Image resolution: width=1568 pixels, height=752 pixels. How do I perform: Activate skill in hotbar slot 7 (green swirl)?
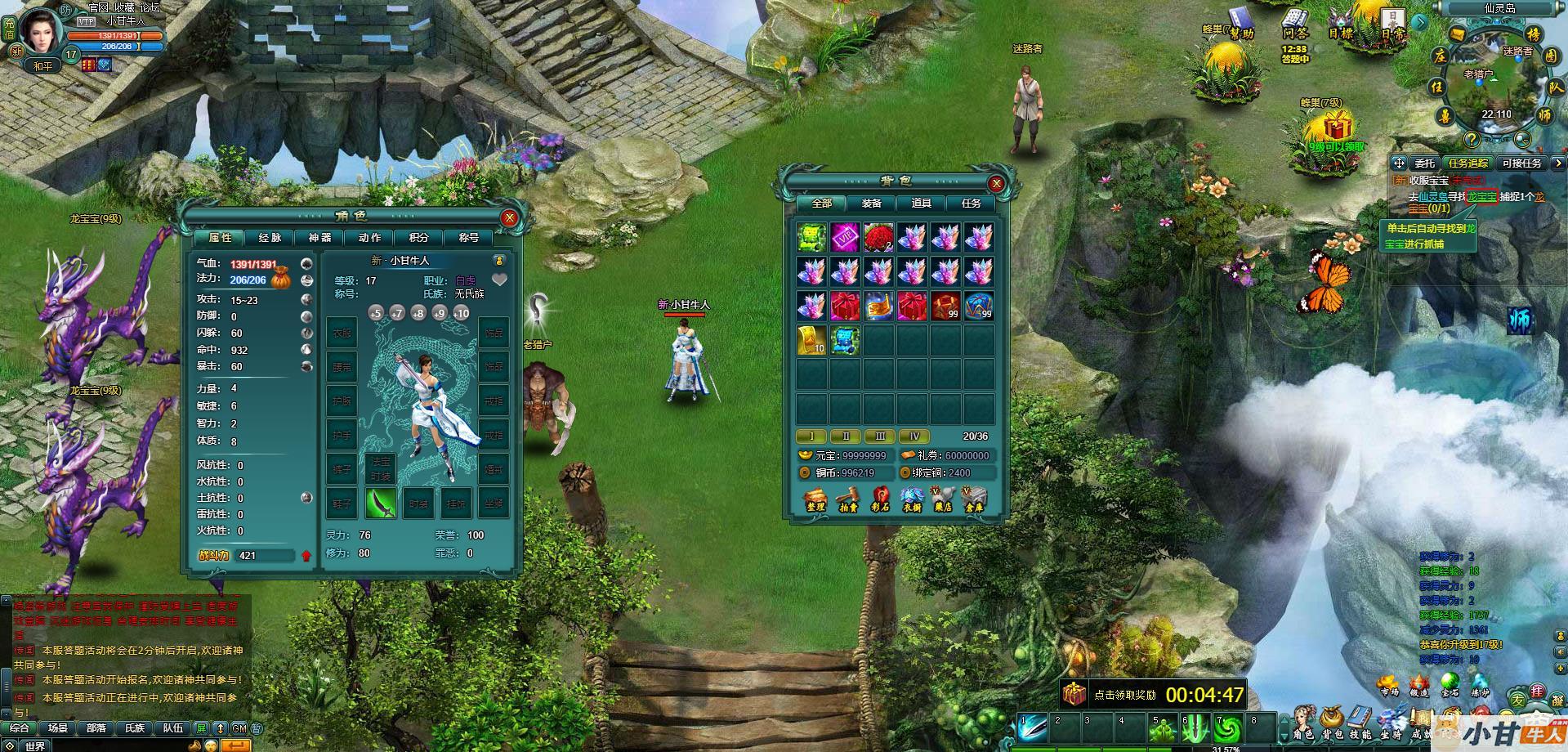click(1226, 727)
